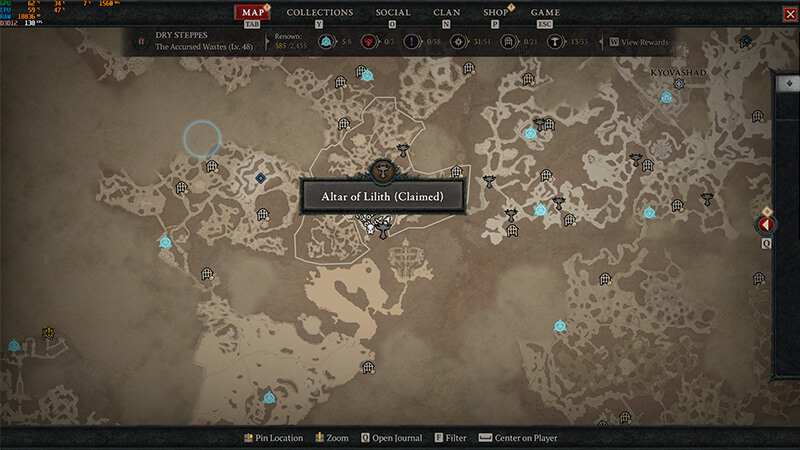
Task: Switch to the Collections tab
Action: tap(320, 13)
